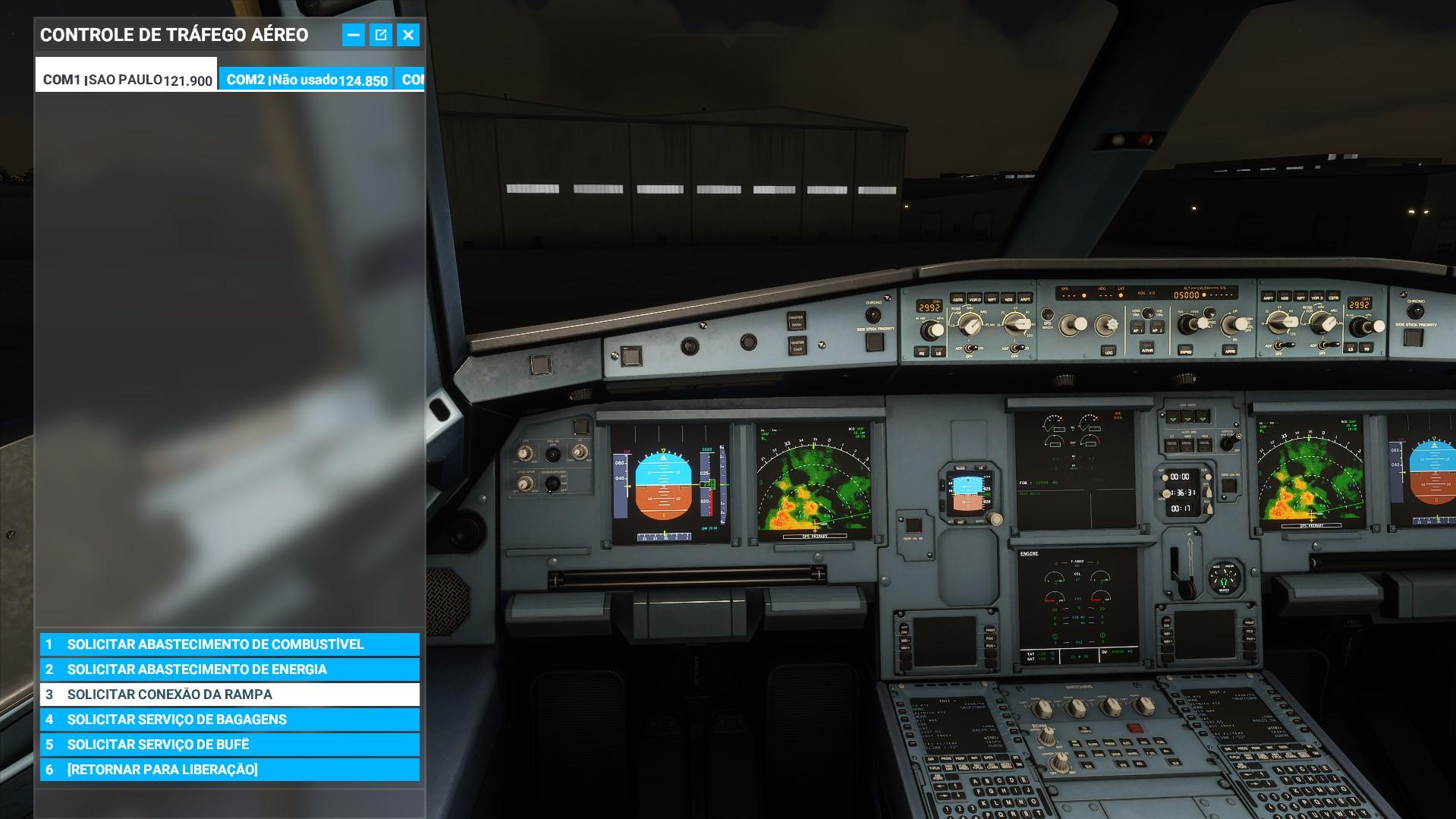Choose SOLICITAR ABASTECIMENTO DE COMBUSTÍVEL option
Image resolution: width=1456 pixels, height=819 pixels.
point(228,644)
